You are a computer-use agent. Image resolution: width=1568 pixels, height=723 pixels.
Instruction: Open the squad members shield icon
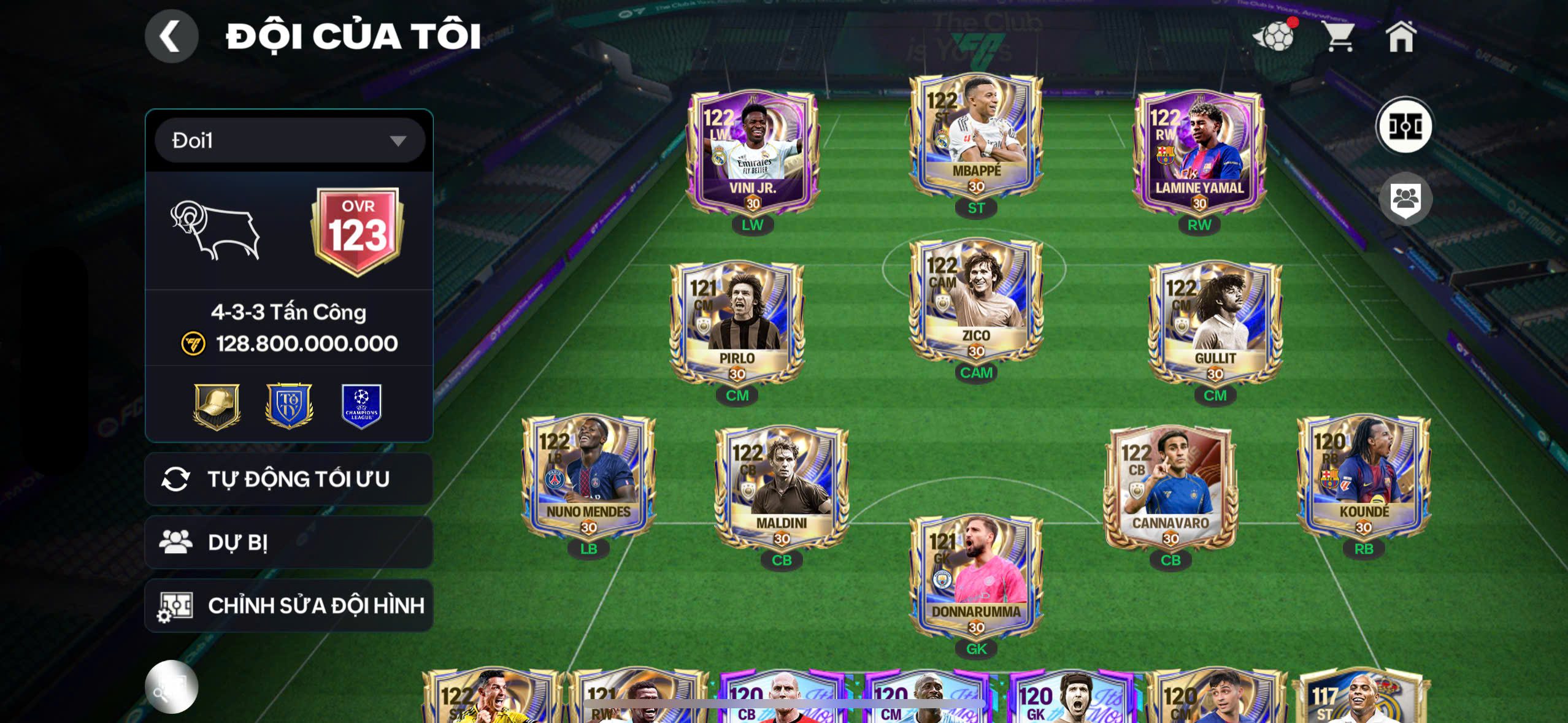click(1405, 198)
